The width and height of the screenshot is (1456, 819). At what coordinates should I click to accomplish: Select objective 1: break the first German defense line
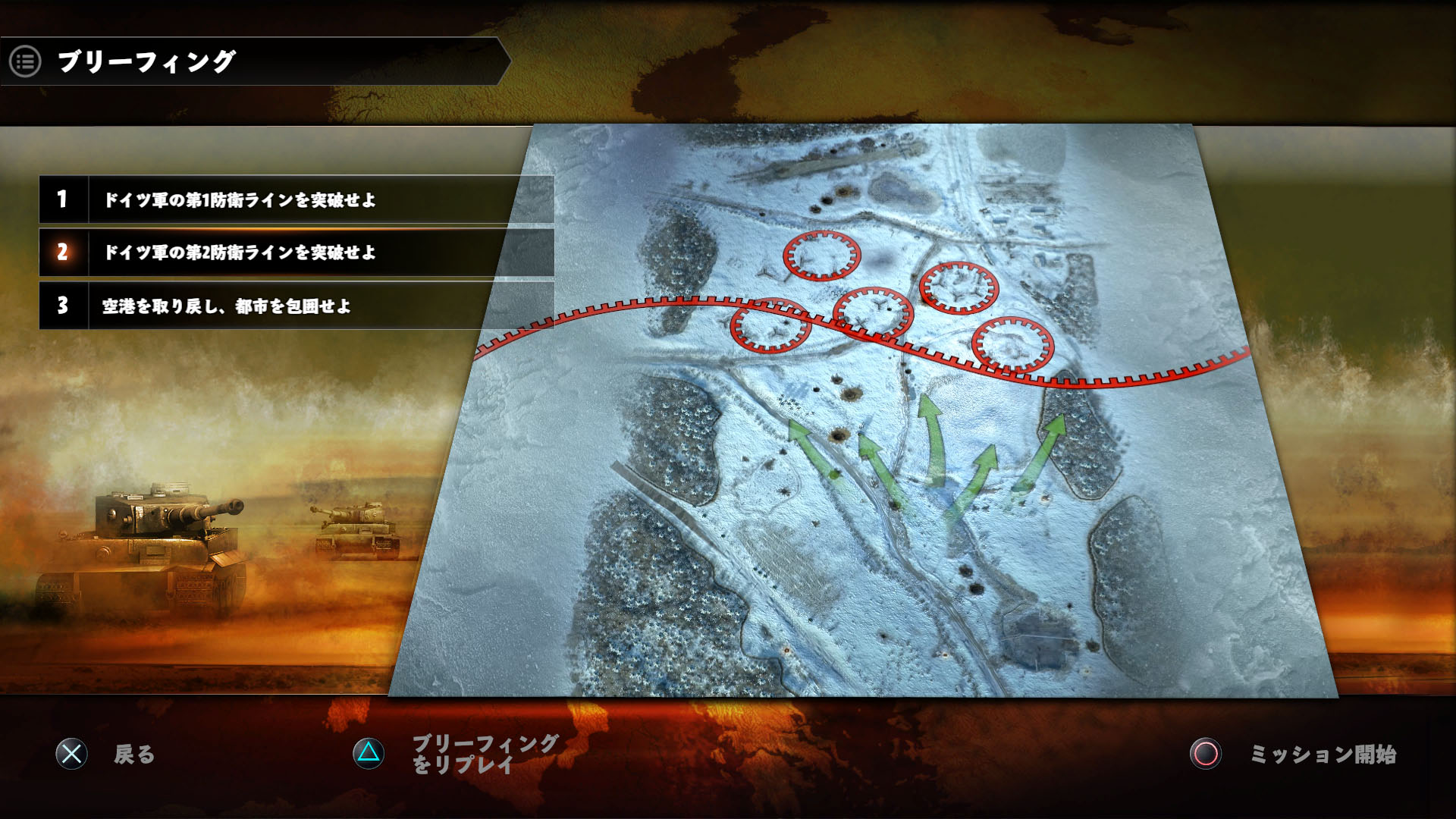[296, 199]
